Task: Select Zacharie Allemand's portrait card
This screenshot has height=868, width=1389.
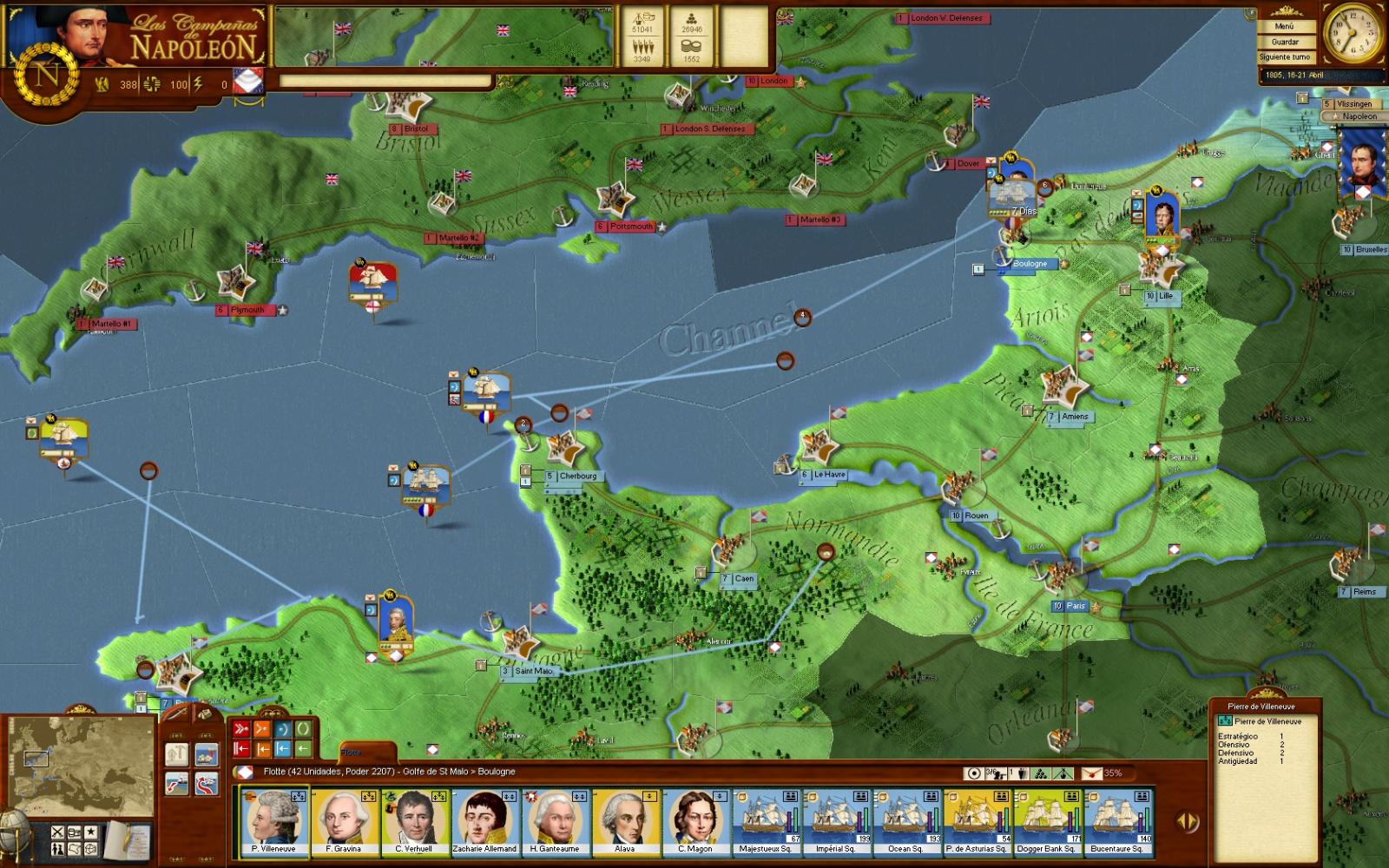Action: pyautogui.click(x=484, y=821)
